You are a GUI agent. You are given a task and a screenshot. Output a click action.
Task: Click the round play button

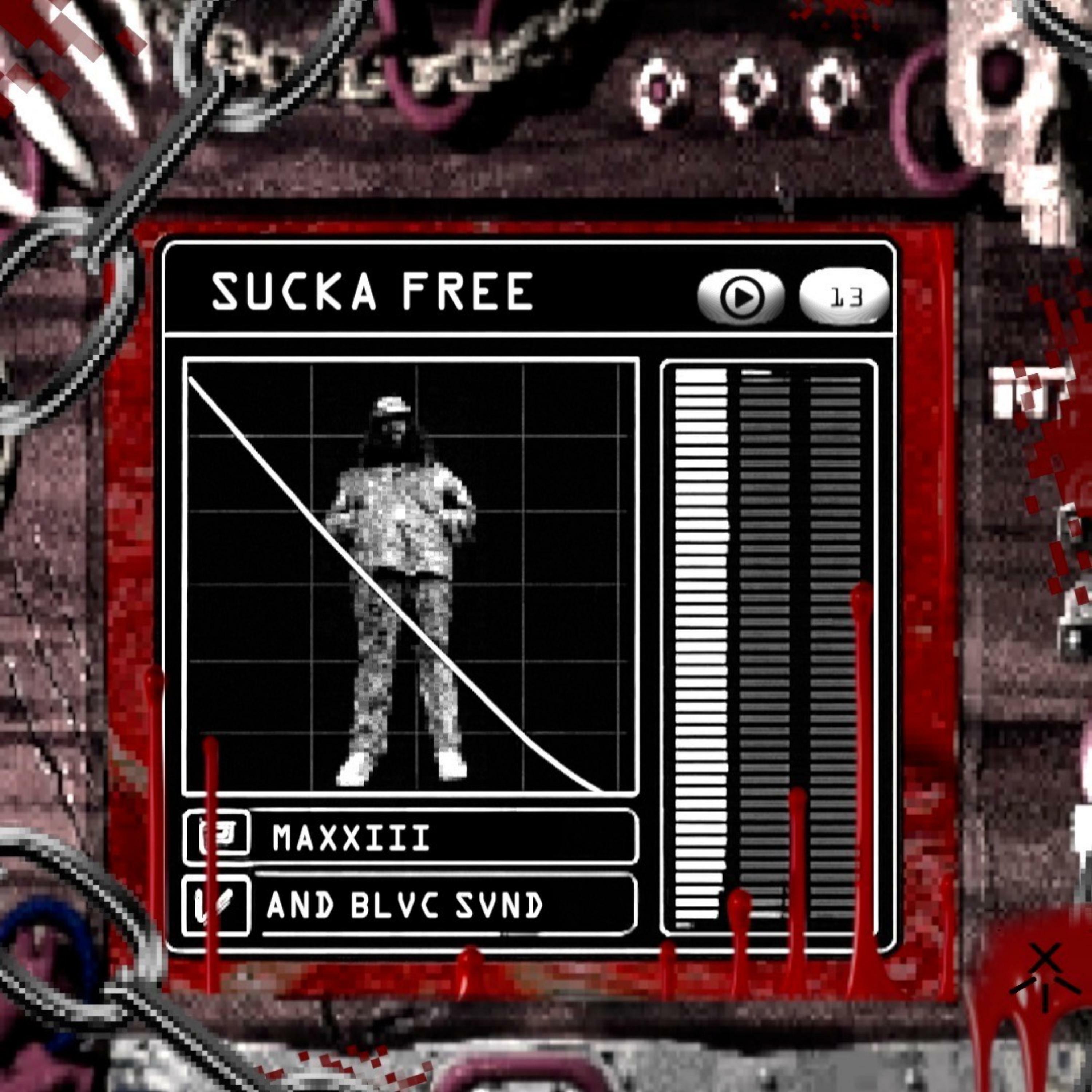(741, 296)
